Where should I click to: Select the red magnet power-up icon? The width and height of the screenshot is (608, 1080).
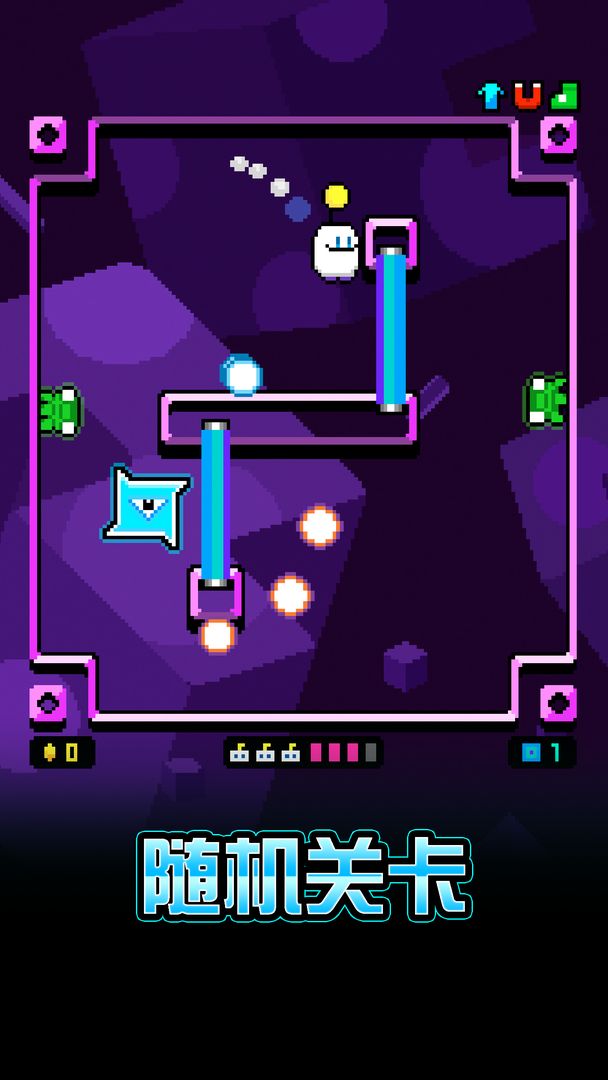coord(527,96)
